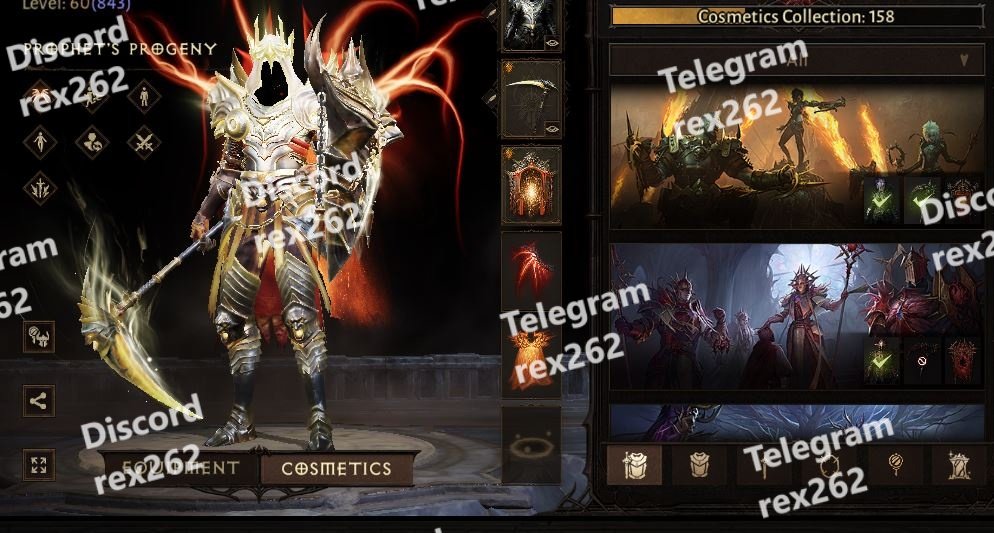The image size is (994, 533).
Task: Switch to the Cosmetics tab
Action: tap(336, 468)
